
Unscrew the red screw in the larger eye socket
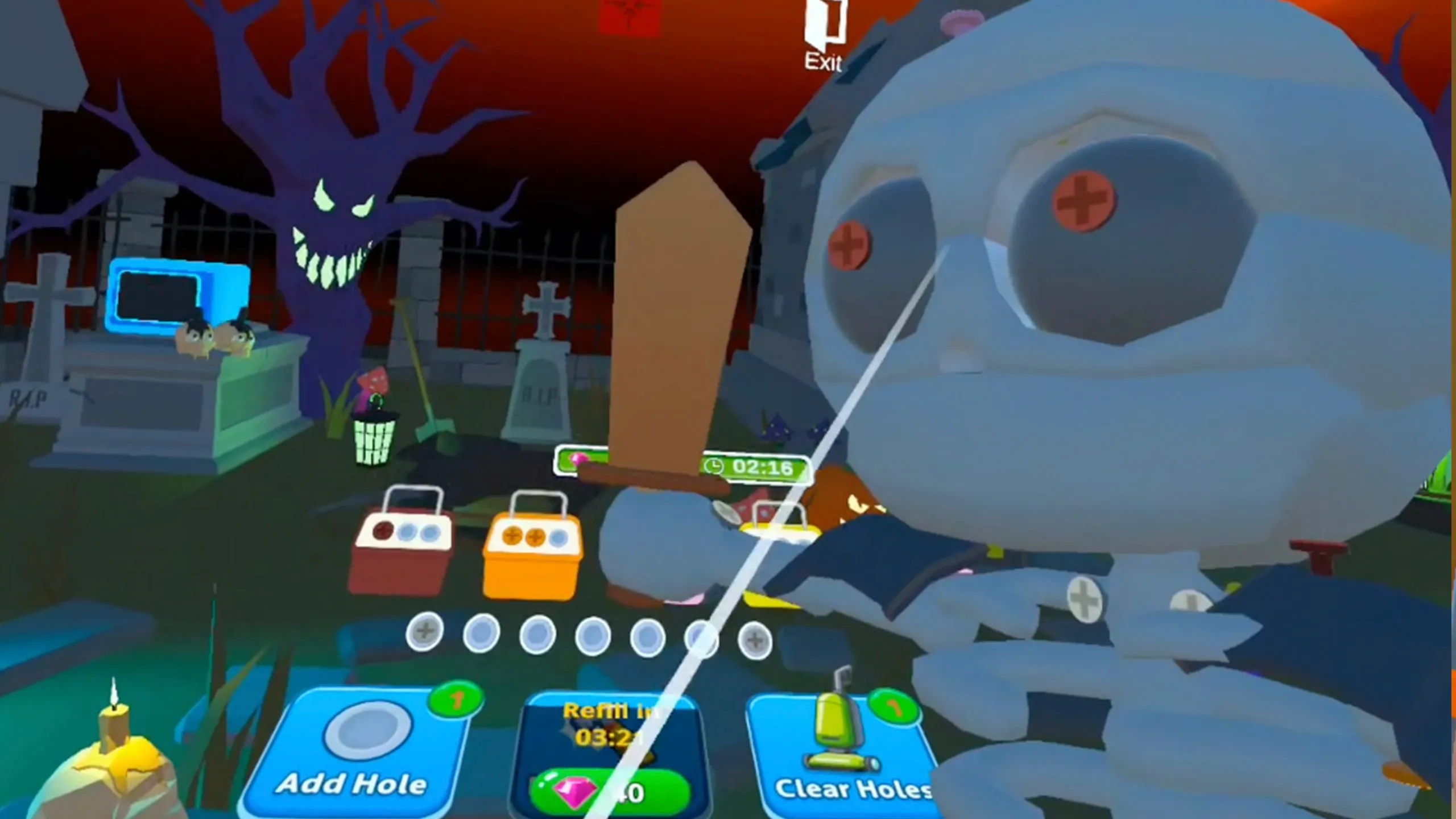click(1082, 201)
